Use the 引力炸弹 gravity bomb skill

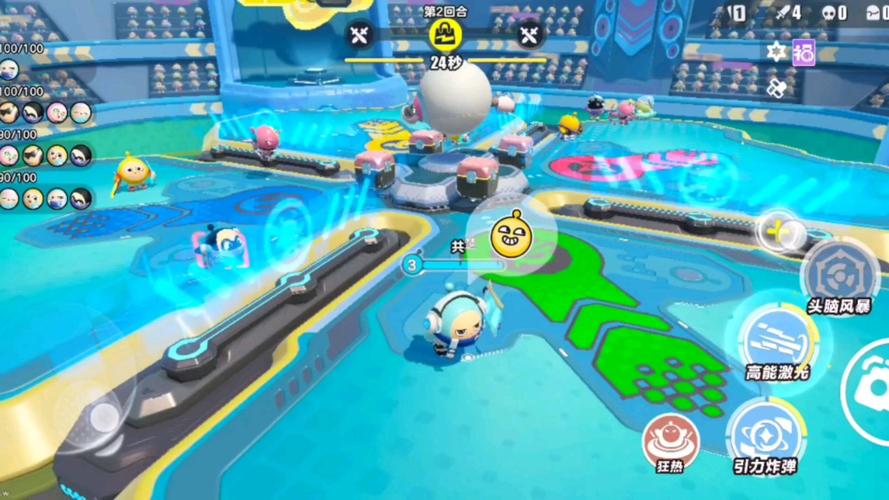point(763,432)
